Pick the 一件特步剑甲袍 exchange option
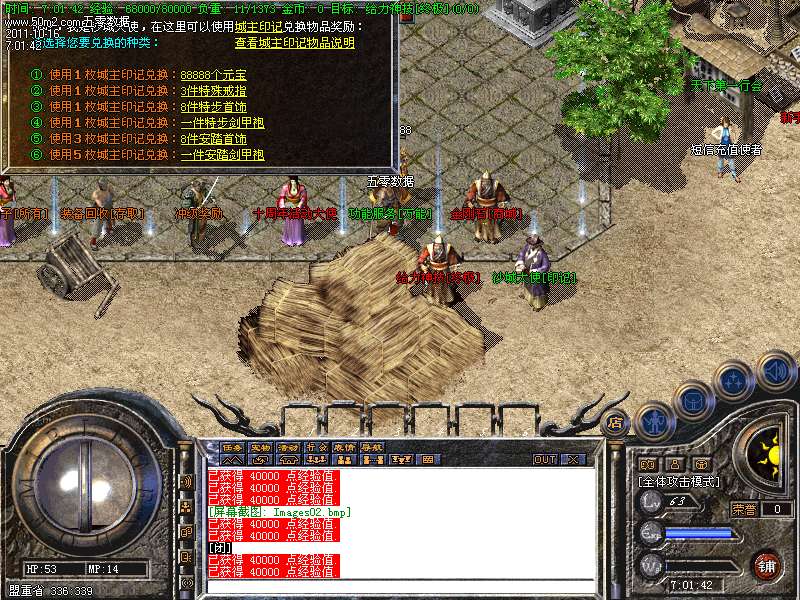The height and width of the screenshot is (600, 800). pyautogui.click(x=222, y=123)
